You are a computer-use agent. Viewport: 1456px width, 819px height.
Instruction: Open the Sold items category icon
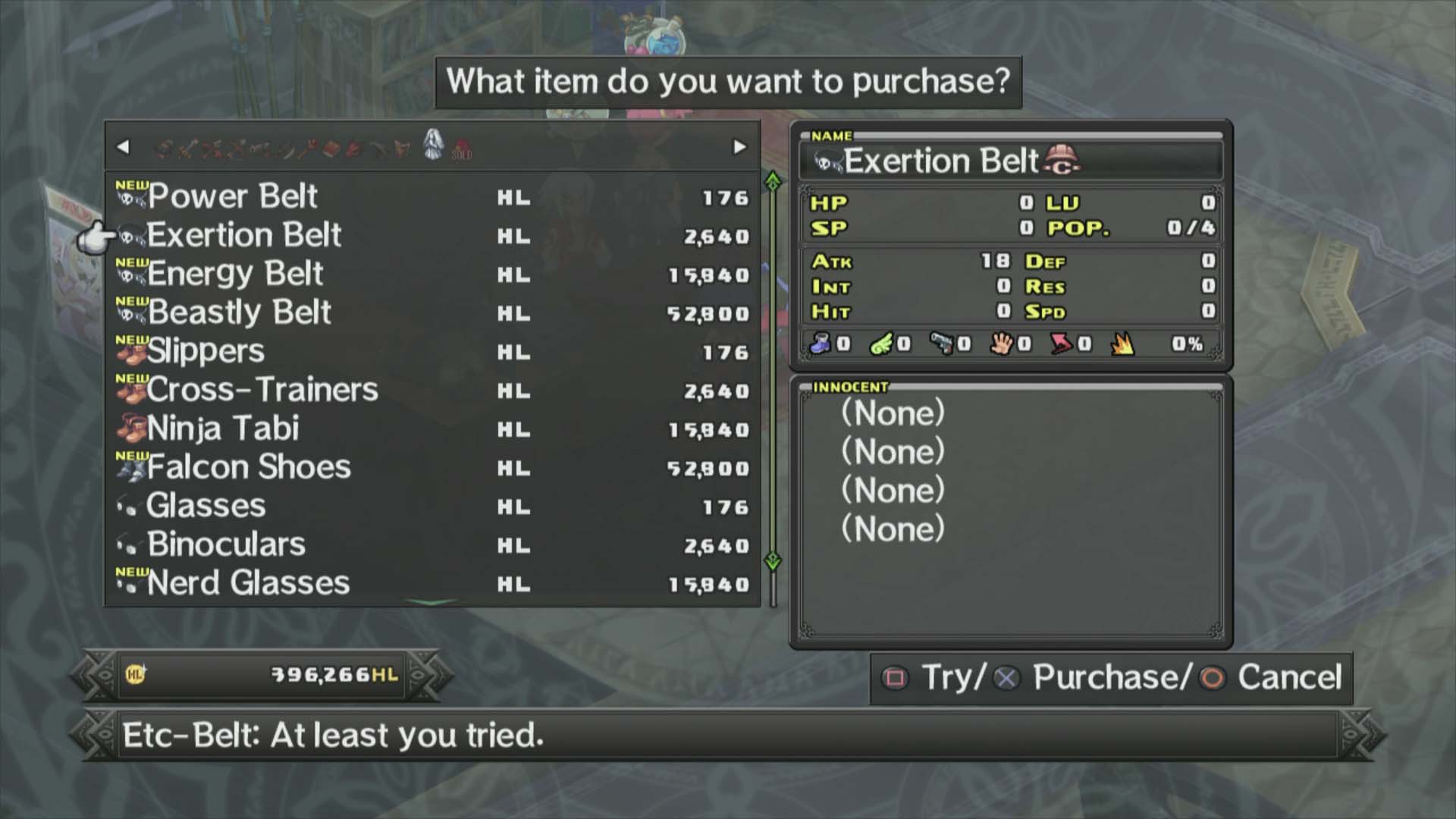[460, 149]
